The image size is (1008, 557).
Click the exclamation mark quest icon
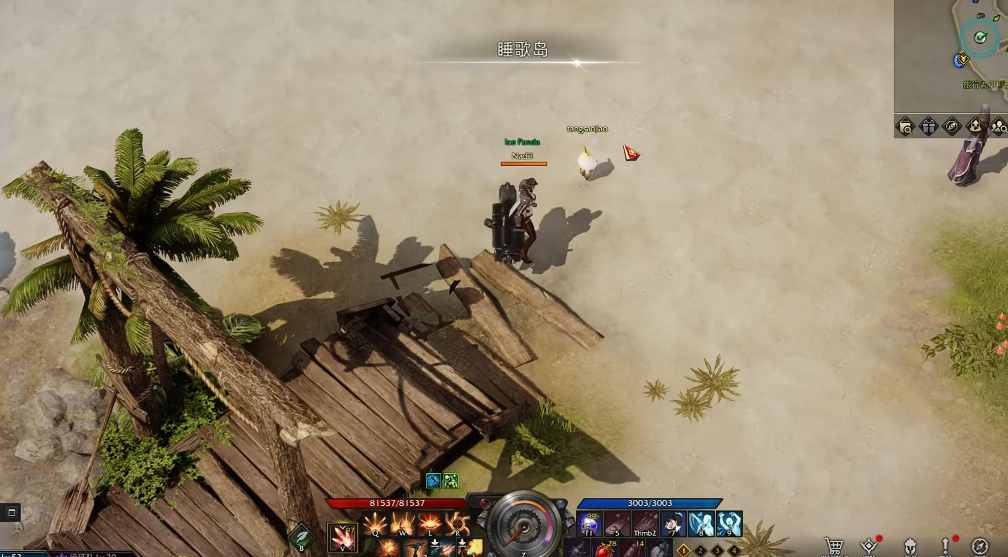pos(945,546)
